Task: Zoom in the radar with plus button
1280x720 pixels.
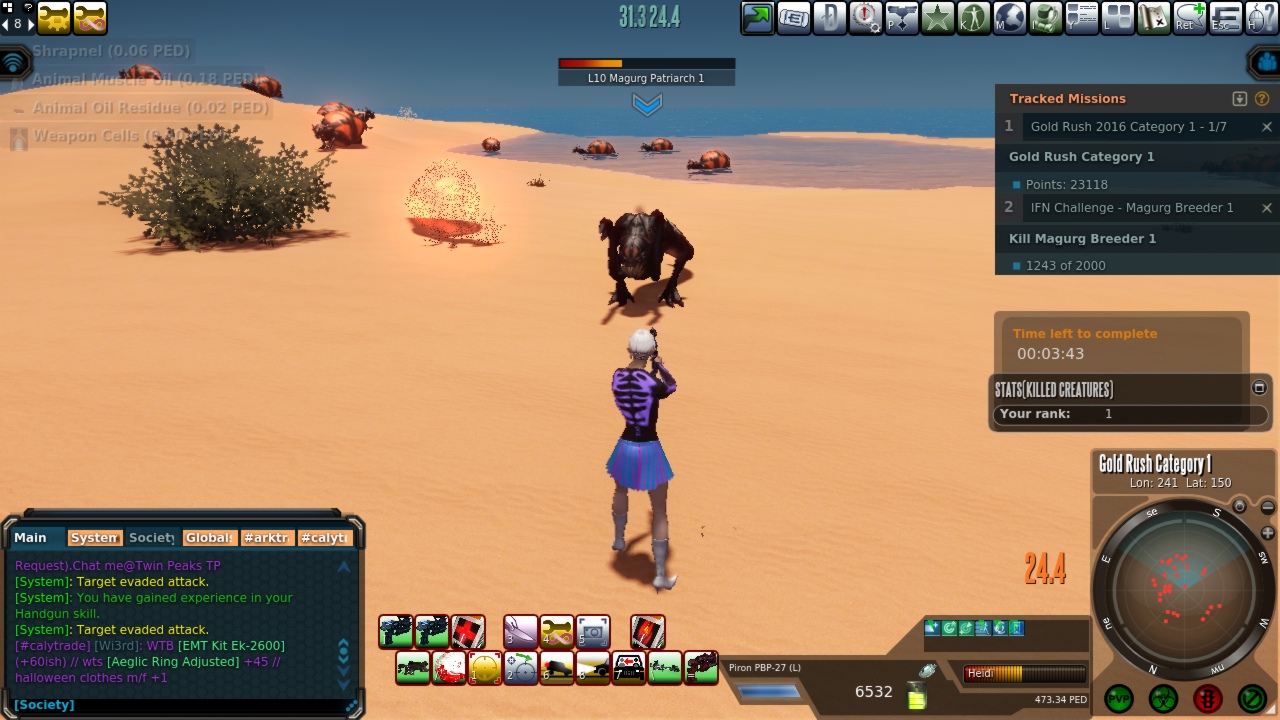Action: (1268, 533)
